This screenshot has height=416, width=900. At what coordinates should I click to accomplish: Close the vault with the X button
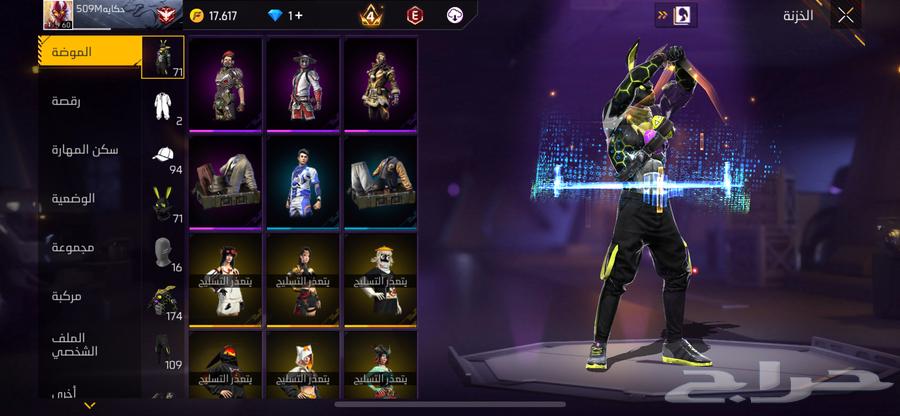[x=846, y=15]
